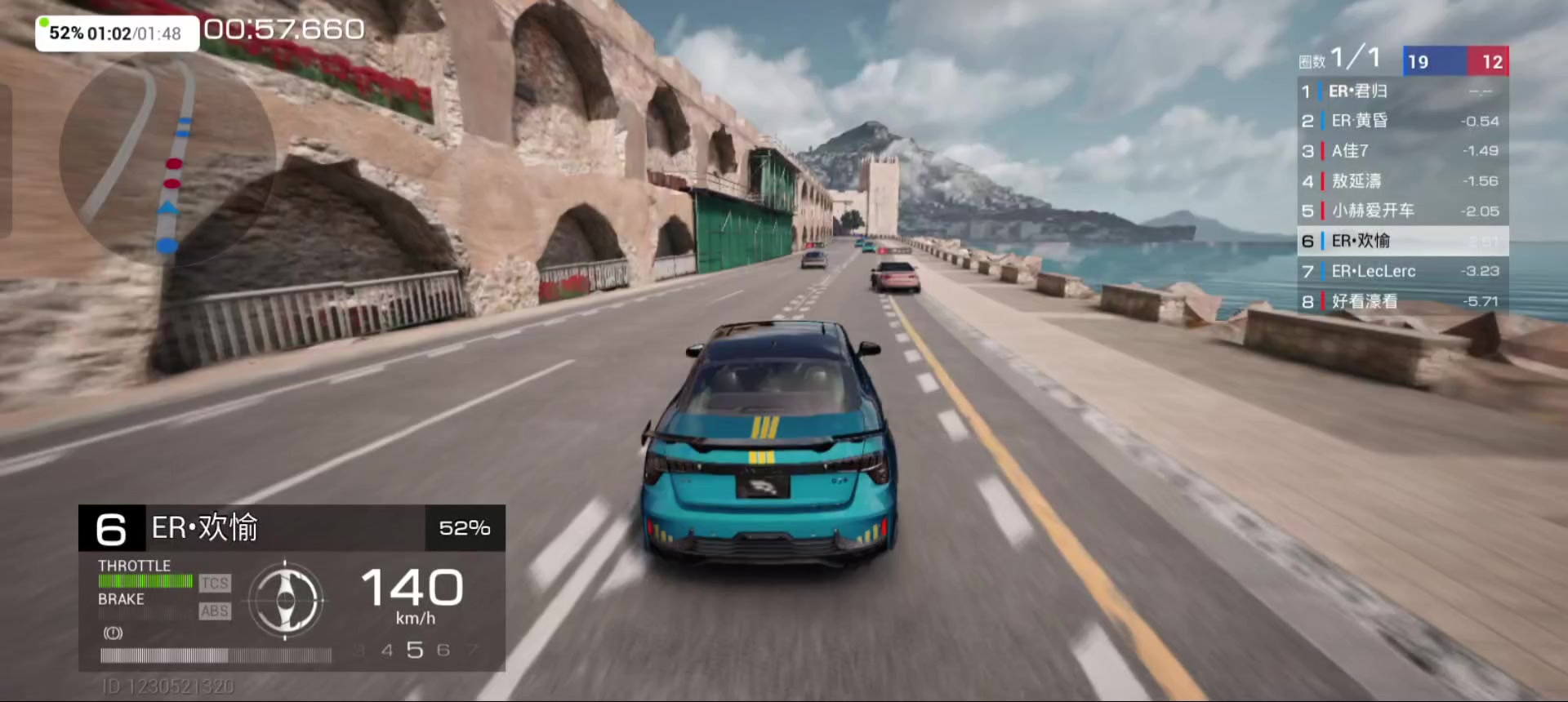Select the fourth-place leaderboard row
This screenshot has width=1568, height=702.
1401,181
